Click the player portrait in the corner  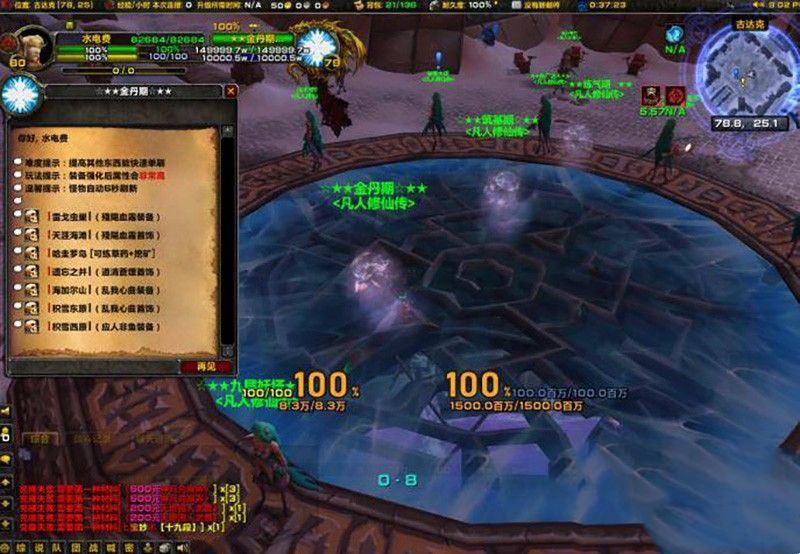(24, 47)
